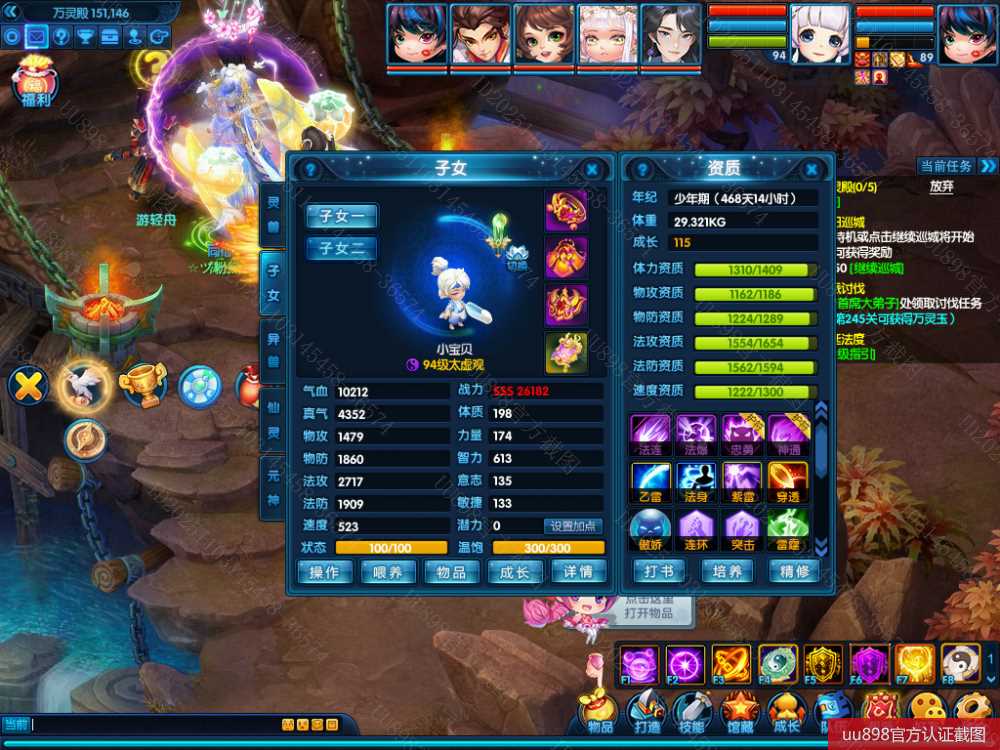Open the 操作 menu button
Viewport: 1000px width, 750px height.
tap(325, 572)
